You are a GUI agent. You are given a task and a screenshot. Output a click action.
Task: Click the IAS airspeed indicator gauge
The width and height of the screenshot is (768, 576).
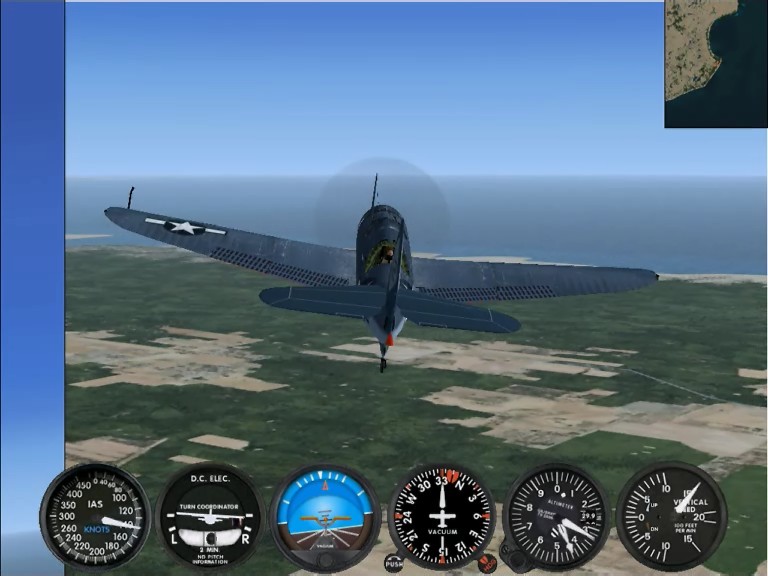95,515
